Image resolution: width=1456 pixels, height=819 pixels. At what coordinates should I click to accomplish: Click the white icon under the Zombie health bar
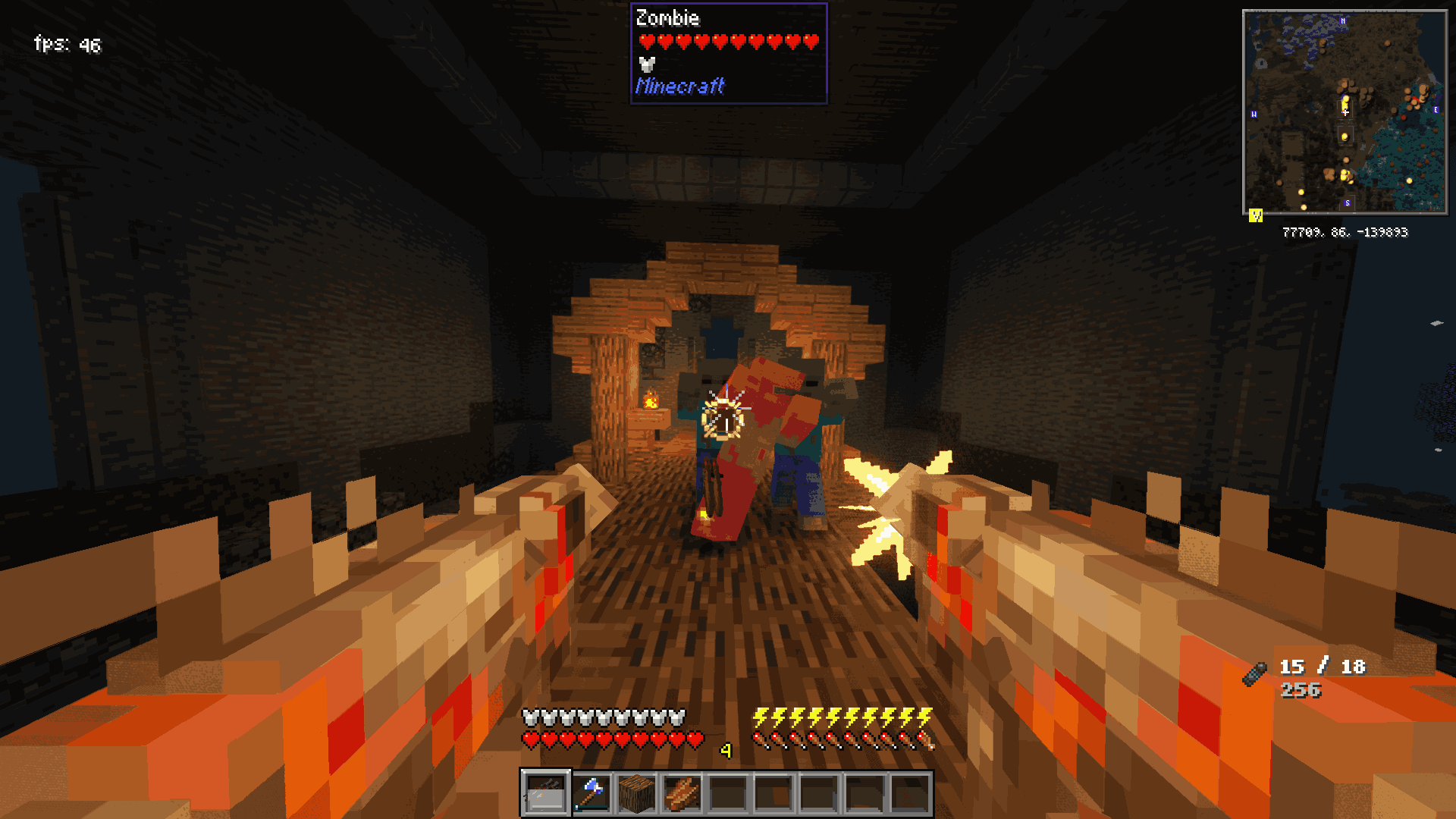pyautogui.click(x=645, y=64)
